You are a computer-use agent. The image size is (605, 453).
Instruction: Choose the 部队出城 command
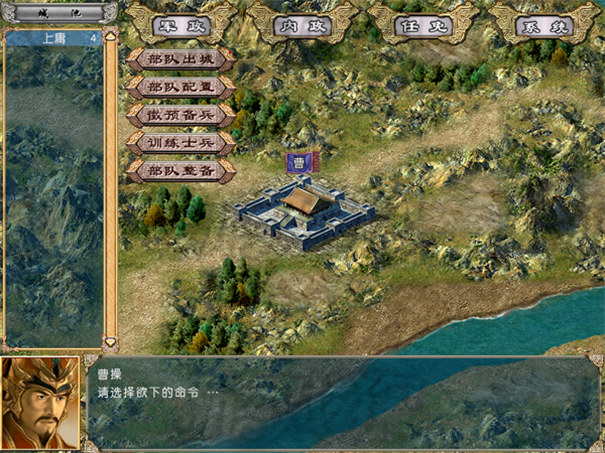[x=181, y=59]
